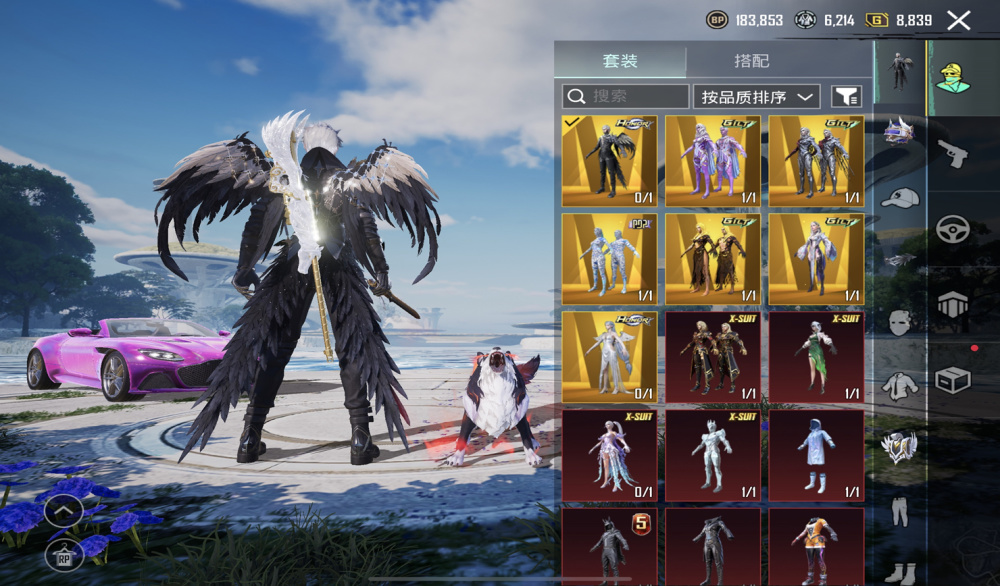Show the jacket tops category
Viewport: 1000px width, 586px height.
tap(899, 384)
